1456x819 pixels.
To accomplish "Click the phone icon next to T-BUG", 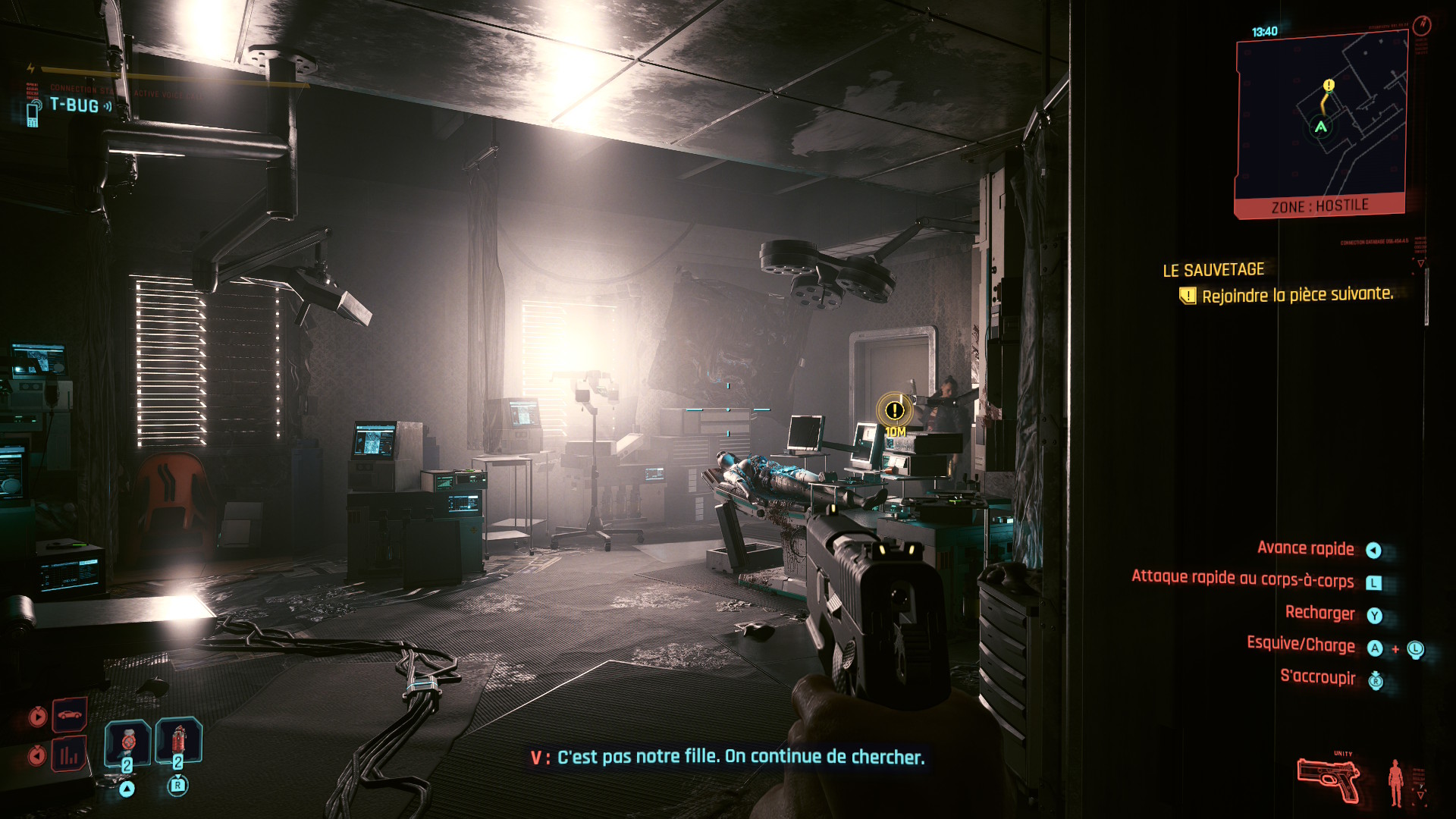I will click(33, 115).
